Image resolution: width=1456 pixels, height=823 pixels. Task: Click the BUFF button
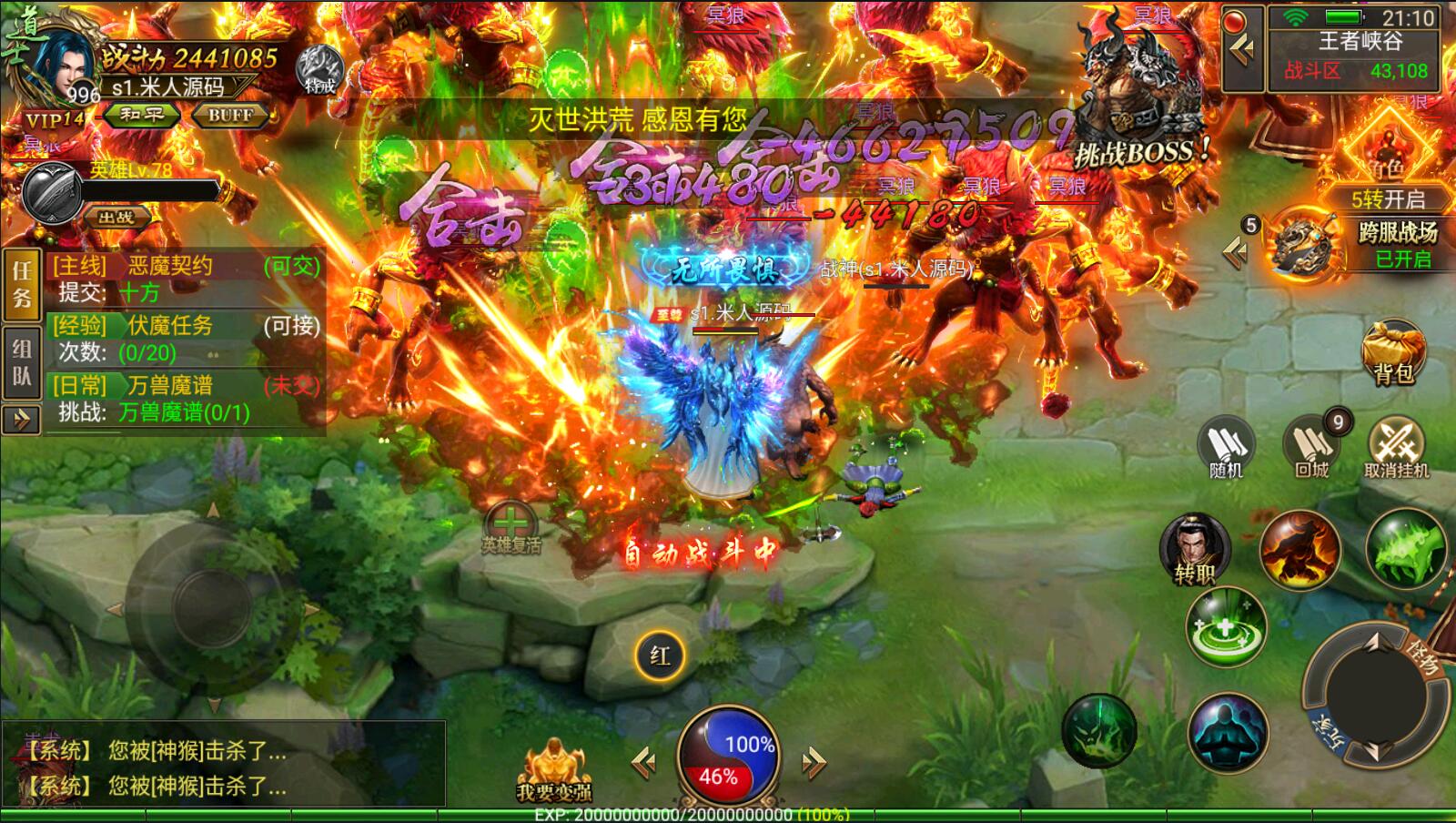(x=230, y=115)
